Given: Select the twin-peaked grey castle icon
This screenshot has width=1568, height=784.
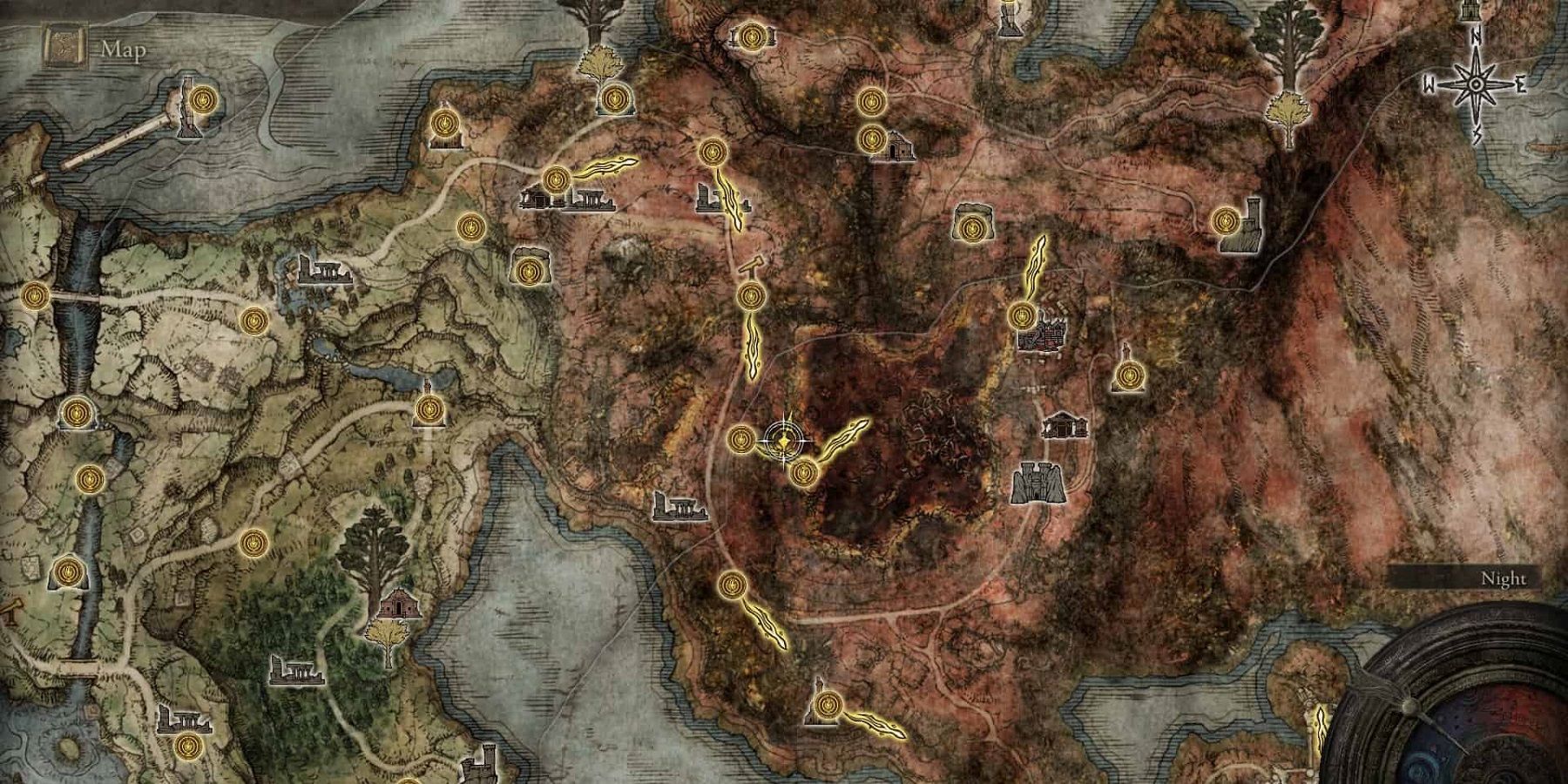Looking at the screenshot, I should 1038,483.
